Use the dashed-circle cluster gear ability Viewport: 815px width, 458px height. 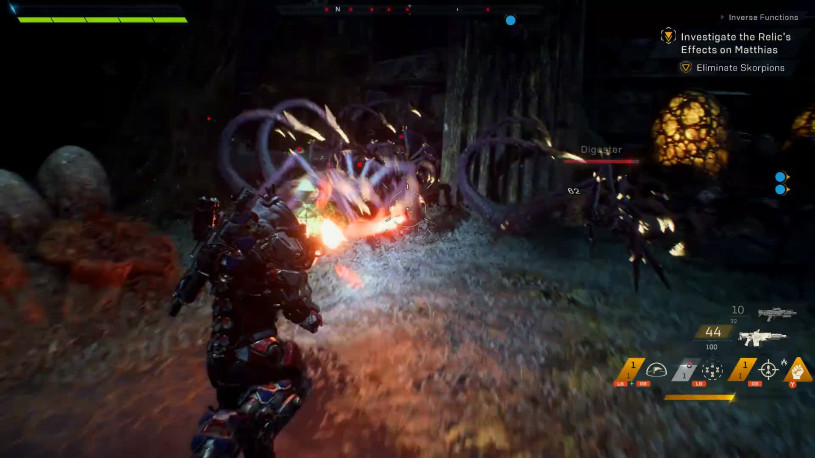[x=714, y=370]
